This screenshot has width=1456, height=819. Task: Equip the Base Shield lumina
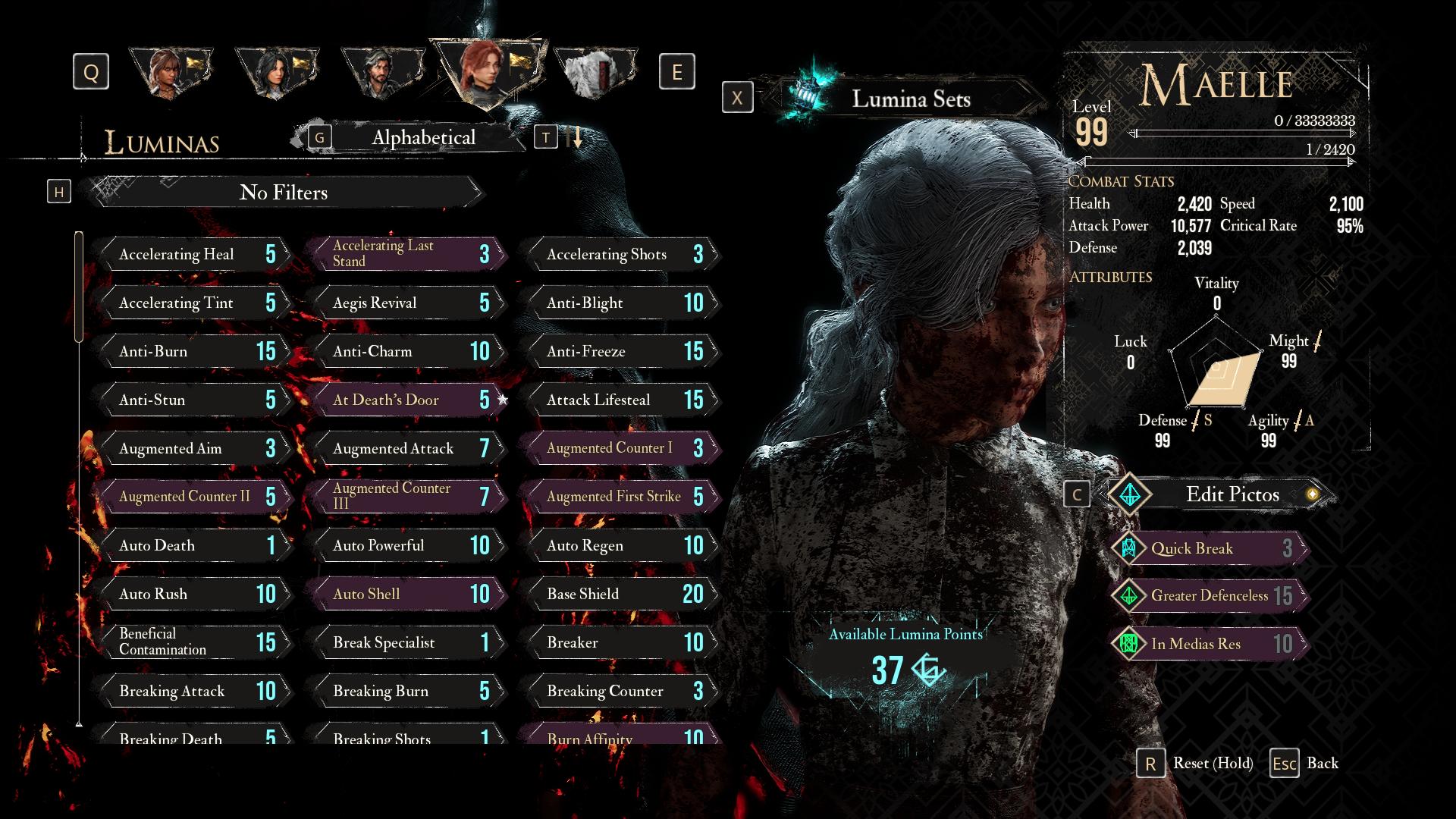621,594
